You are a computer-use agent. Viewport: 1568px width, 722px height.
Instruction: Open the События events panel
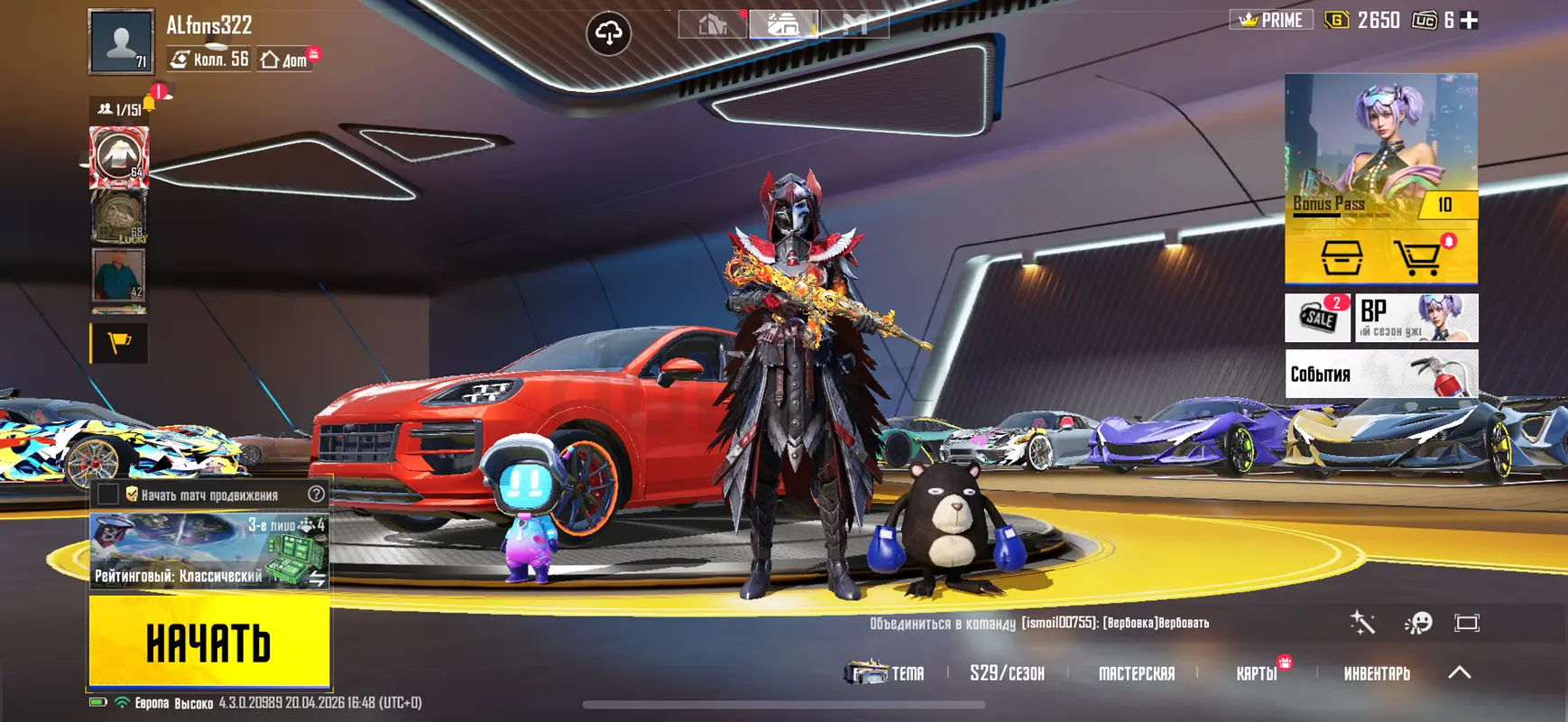(x=1380, y=374)
